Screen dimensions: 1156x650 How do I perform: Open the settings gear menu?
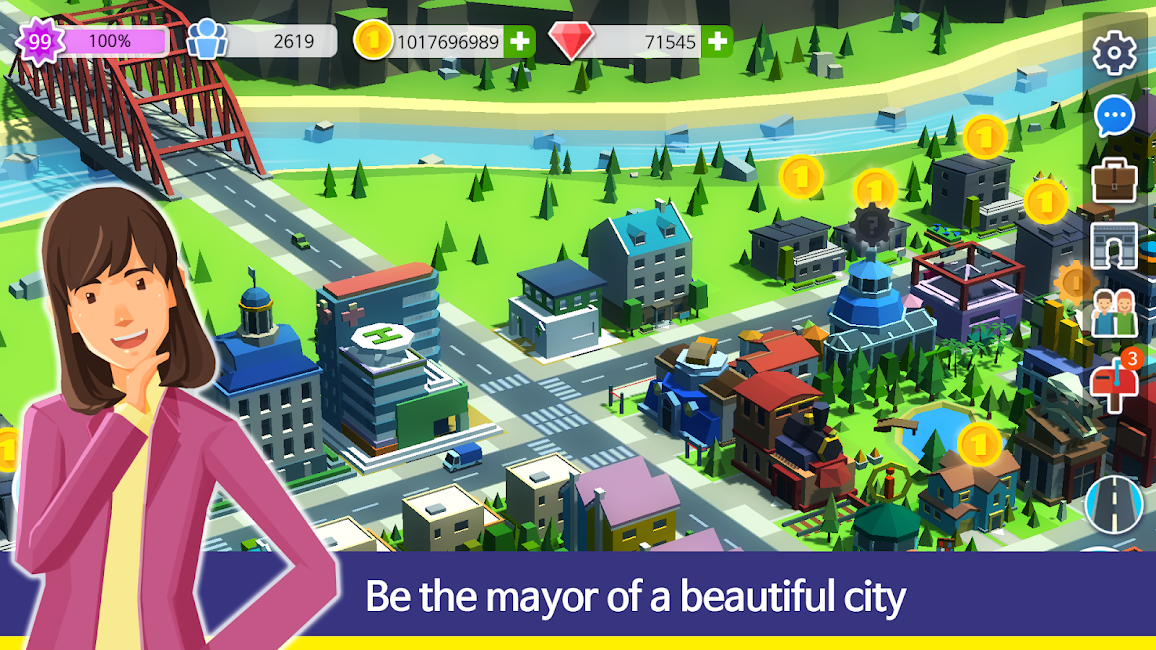[x=1114, y=53]
